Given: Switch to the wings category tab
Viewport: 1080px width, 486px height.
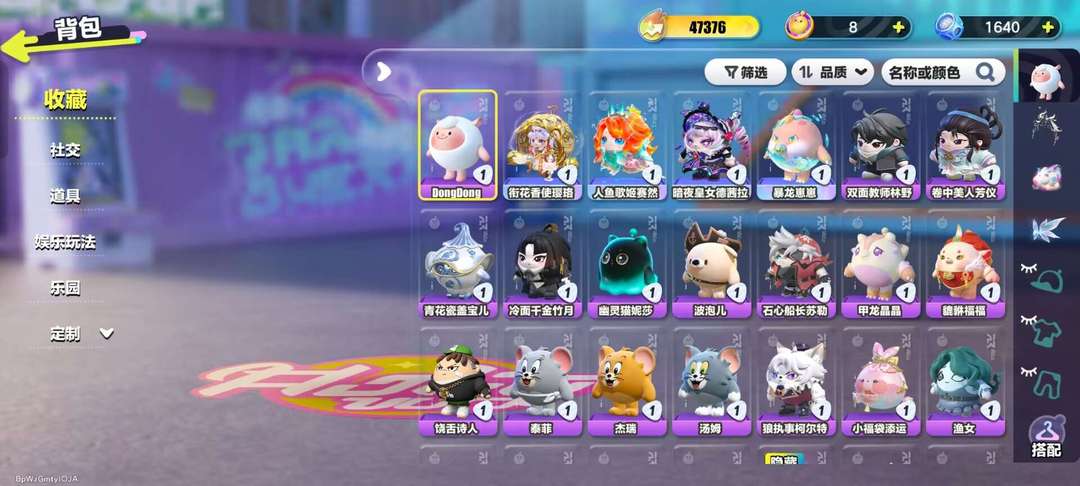Looking at the screenshot, I should (1047, 228).
